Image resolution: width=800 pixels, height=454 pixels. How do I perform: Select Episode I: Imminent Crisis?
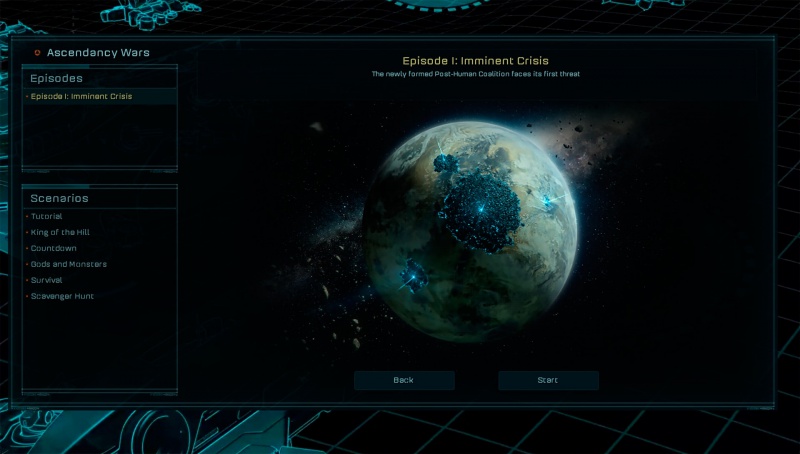point(82,97)
